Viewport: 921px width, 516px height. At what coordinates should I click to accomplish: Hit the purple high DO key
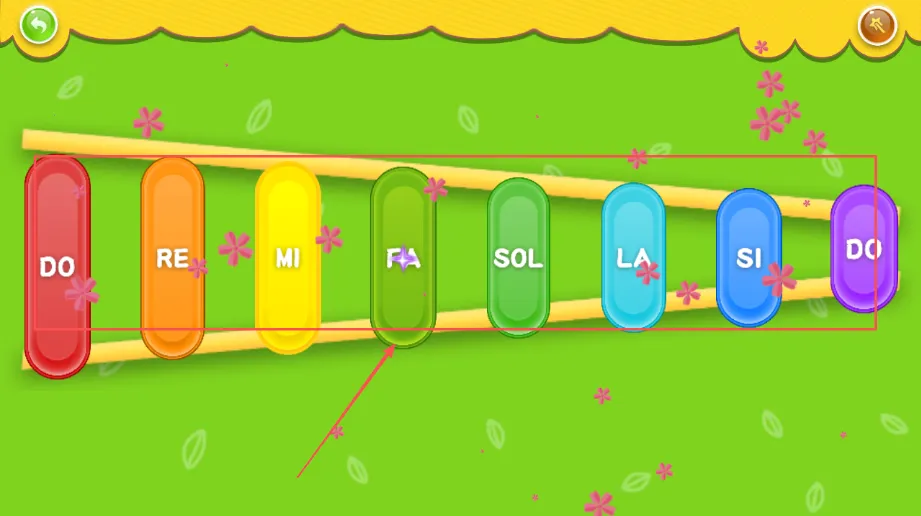[864, 249]
